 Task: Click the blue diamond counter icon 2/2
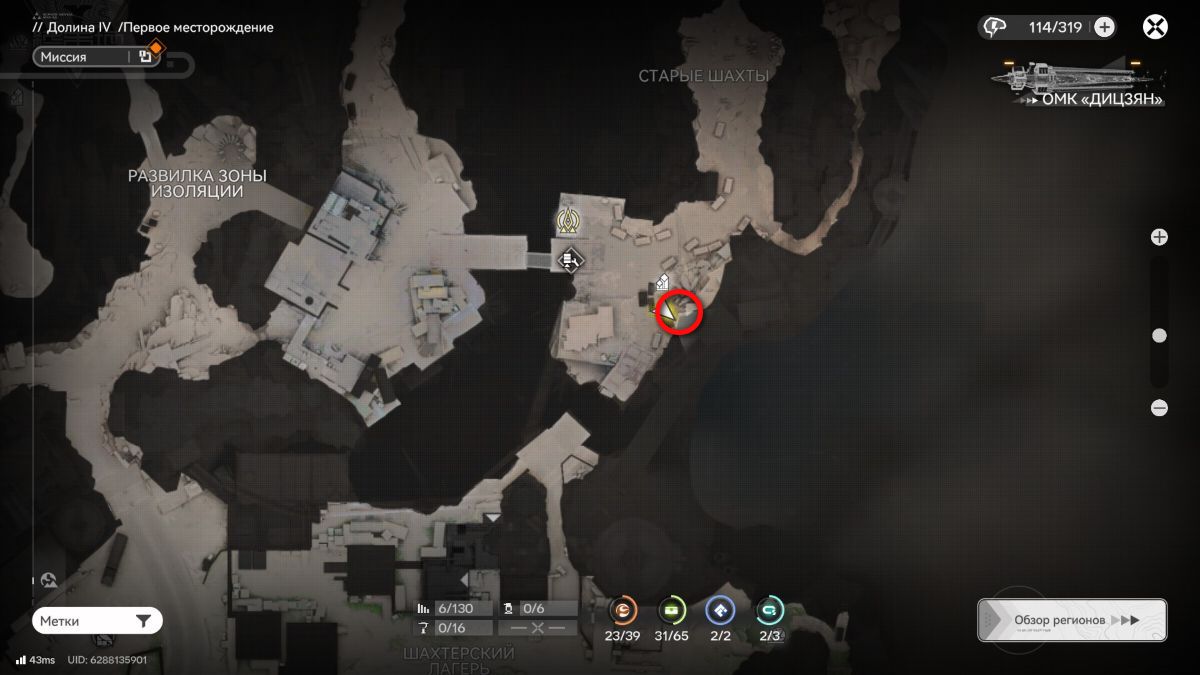(x=719, y=610)
